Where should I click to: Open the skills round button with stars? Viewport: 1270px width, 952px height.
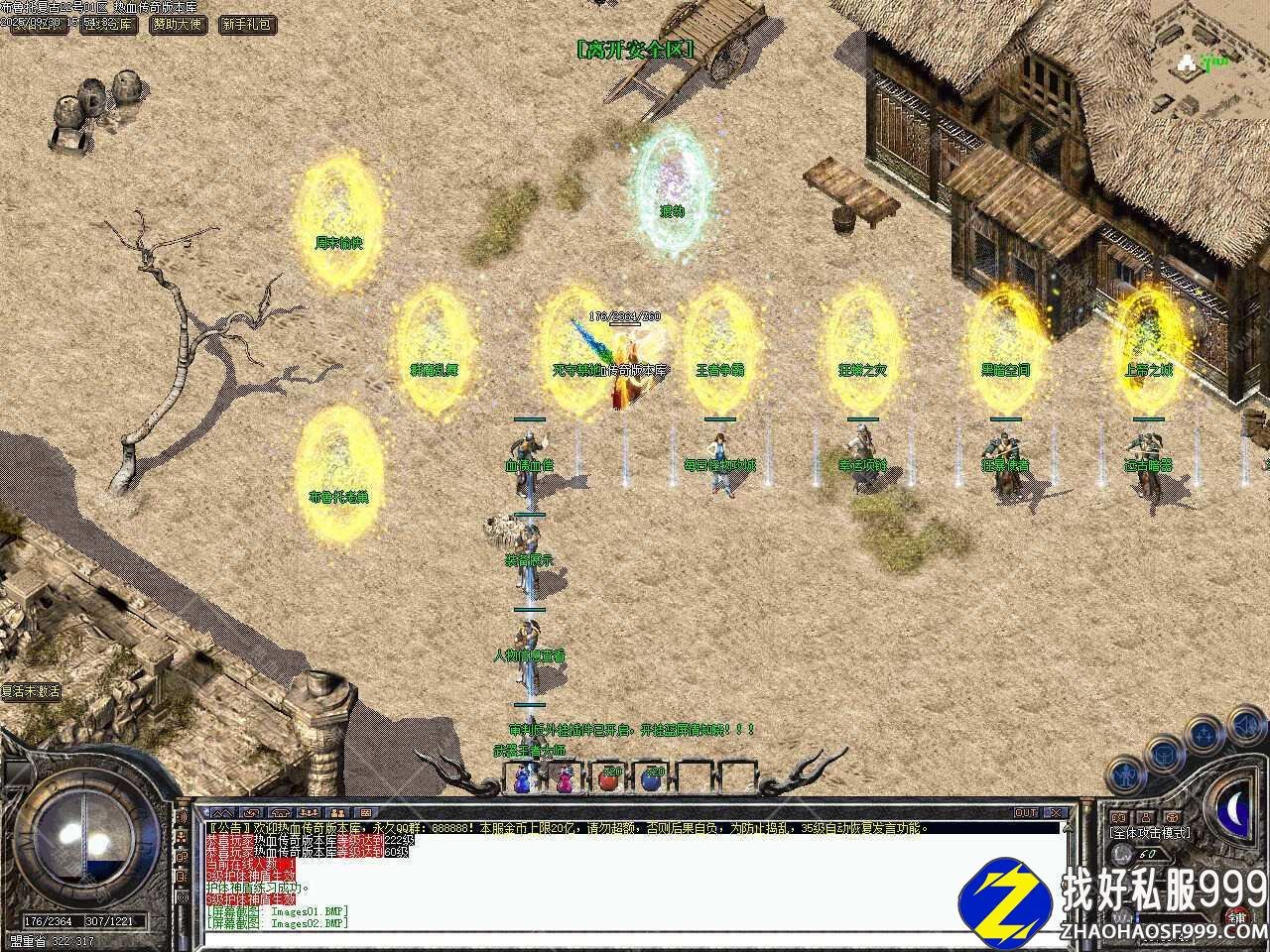click(x=1205, y=735)
